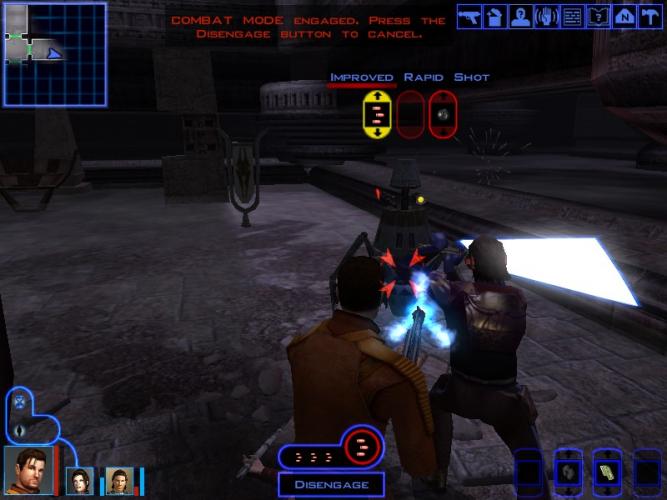Click the queued action icon above Disengage
Screen dimensions: 667x500
pyautogui.click(x=363, y=447)
